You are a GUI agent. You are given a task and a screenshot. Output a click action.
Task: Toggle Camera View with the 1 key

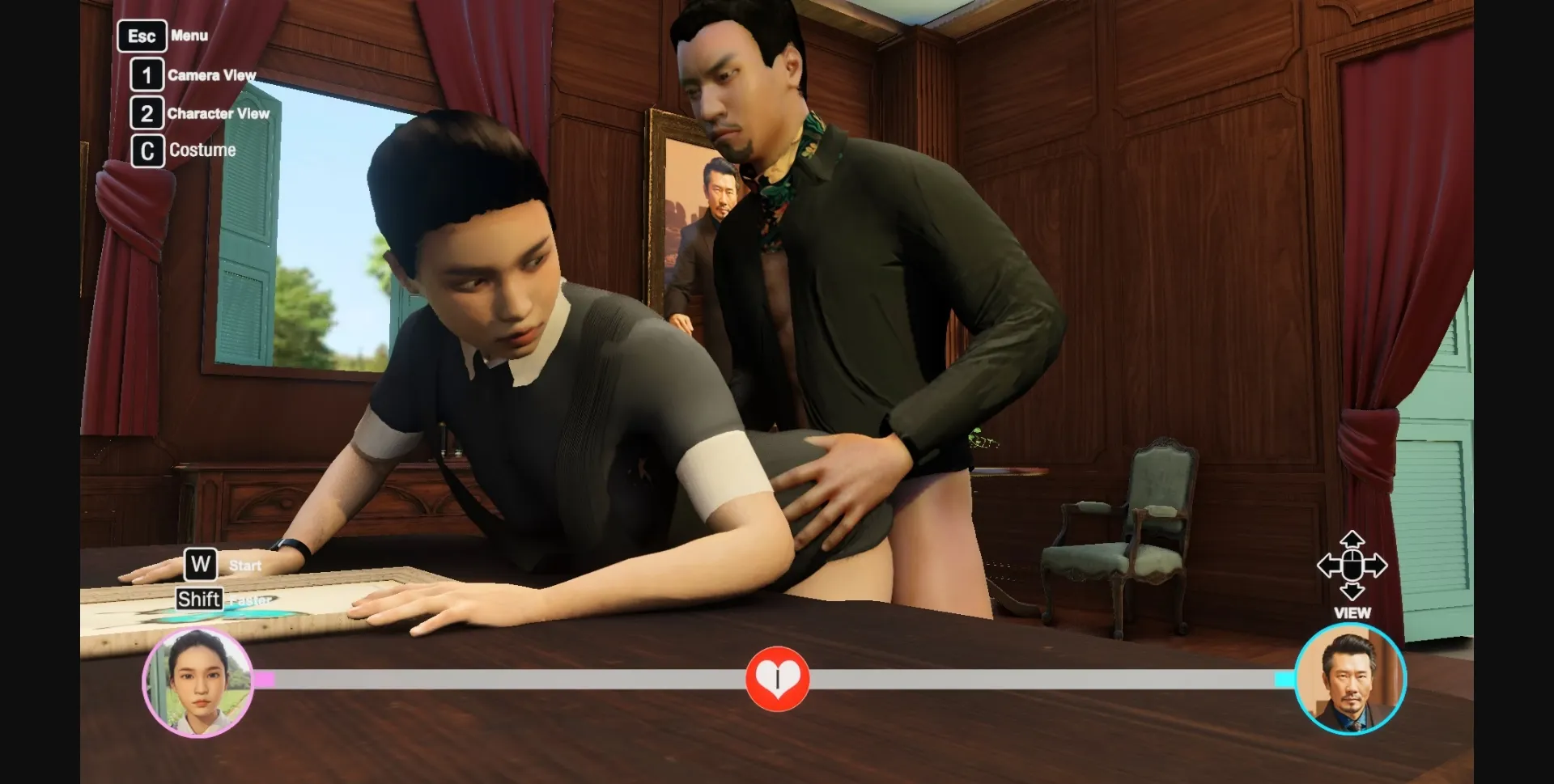tap(146, 75)
